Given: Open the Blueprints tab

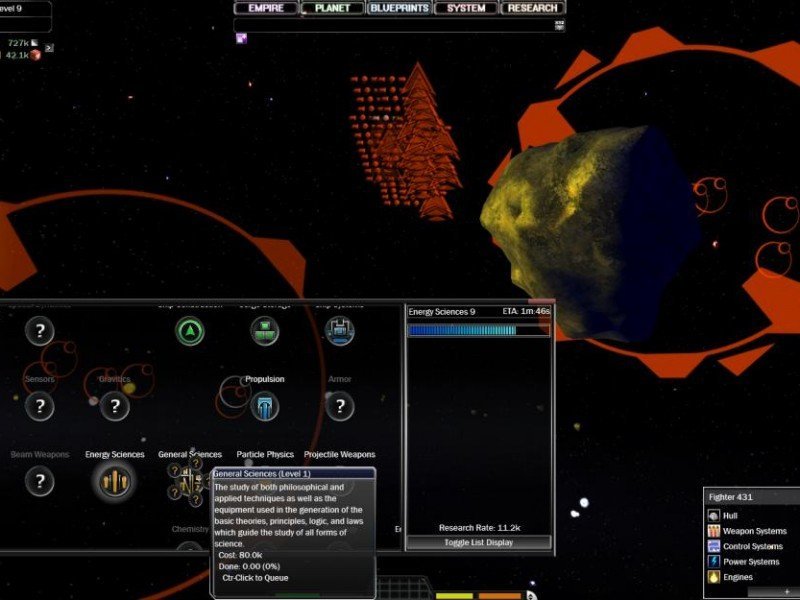Looking at the screenshot, I should [399, 8].
